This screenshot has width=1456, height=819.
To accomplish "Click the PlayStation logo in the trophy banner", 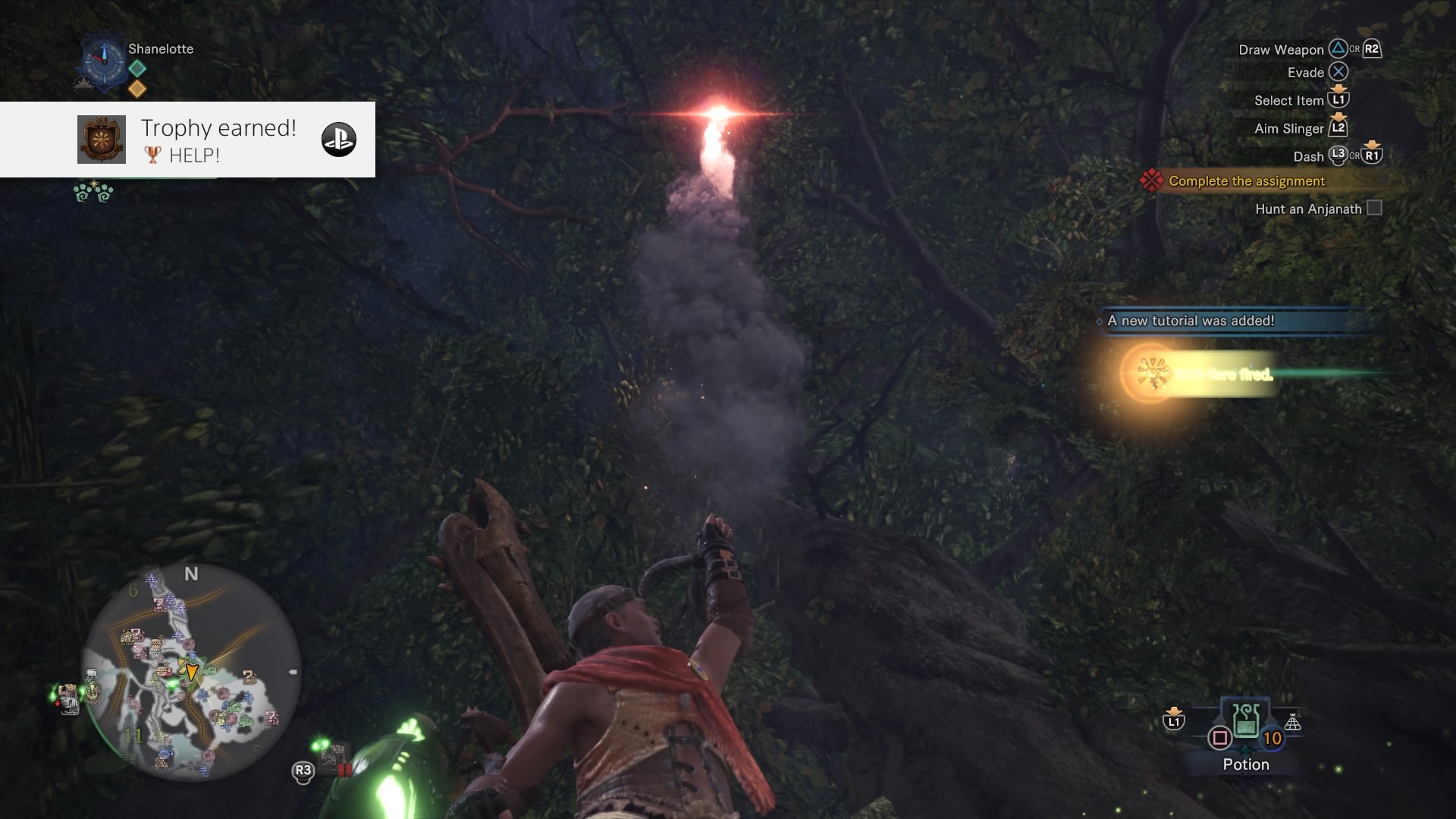I will 340,140.
